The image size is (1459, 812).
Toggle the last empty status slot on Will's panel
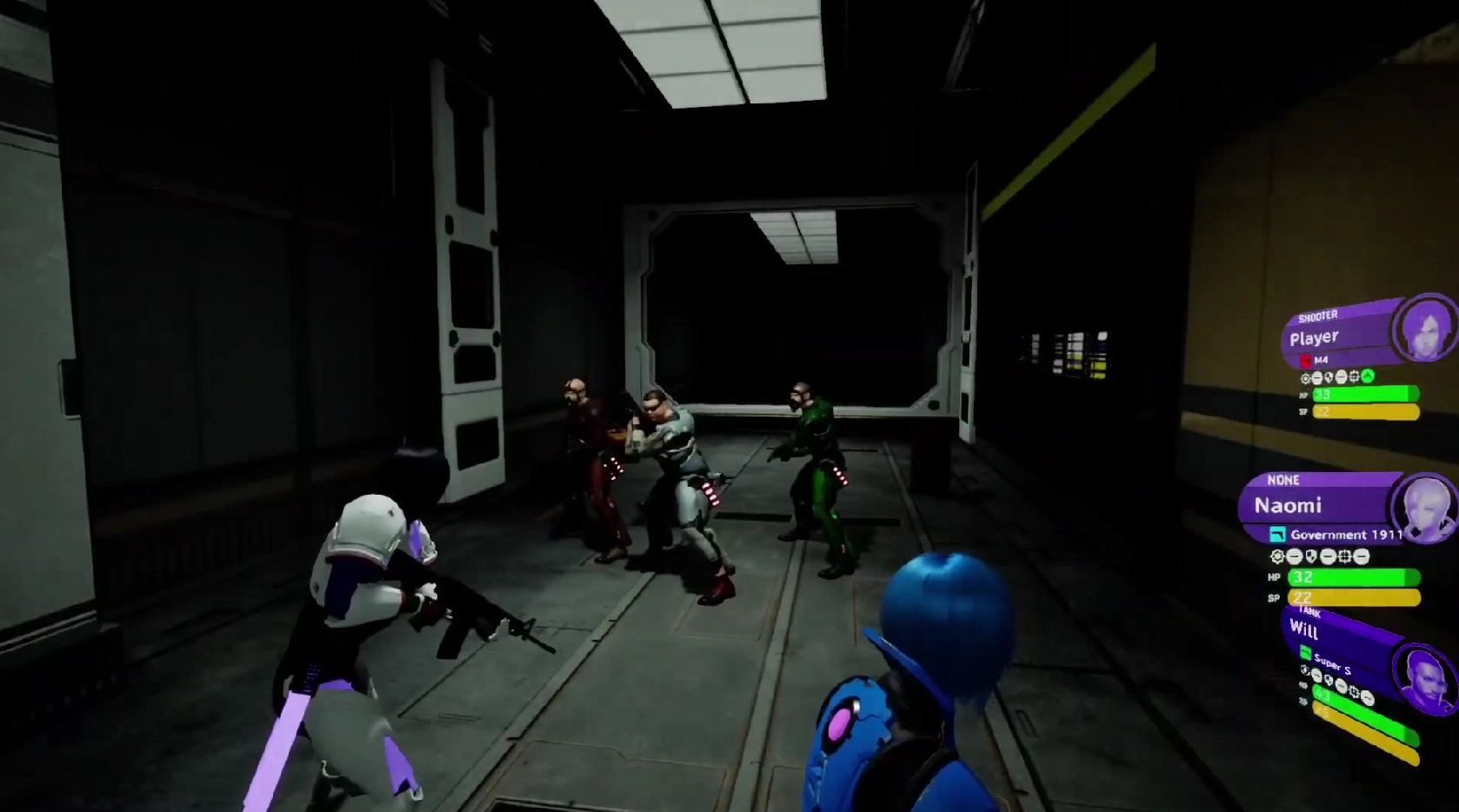point(1367,698)
